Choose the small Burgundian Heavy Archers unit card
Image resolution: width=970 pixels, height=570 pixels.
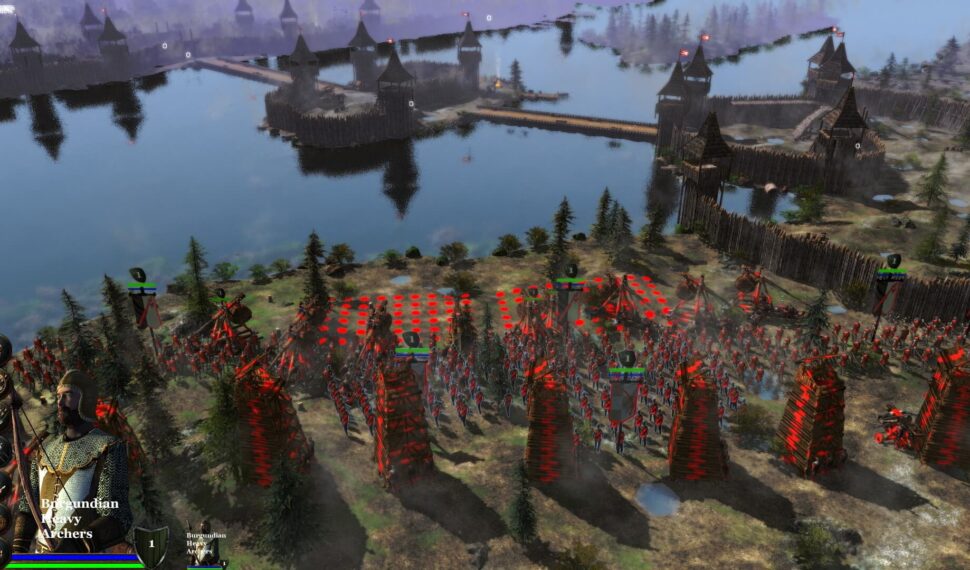[x=205, y=543]
